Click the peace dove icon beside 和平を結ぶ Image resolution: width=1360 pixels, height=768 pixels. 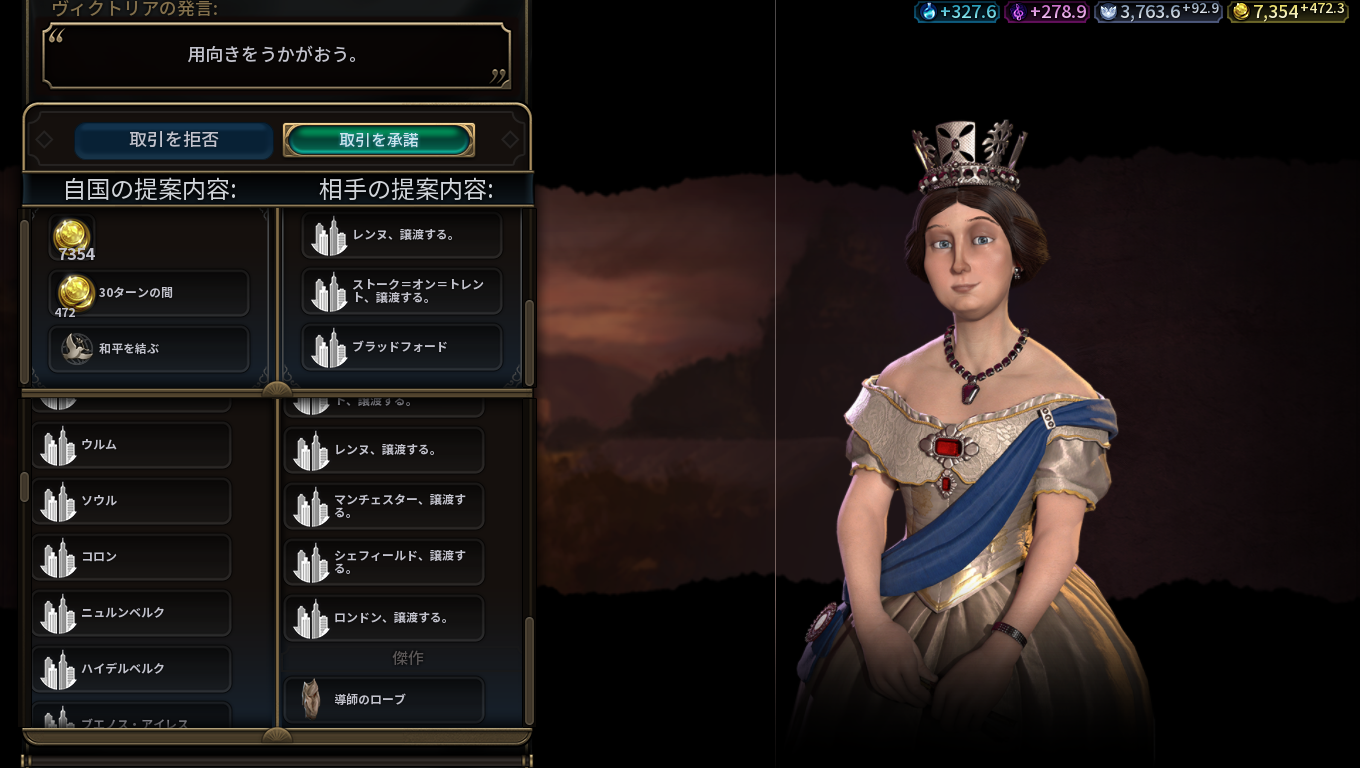pyautogui.click(x=77, y=349)
